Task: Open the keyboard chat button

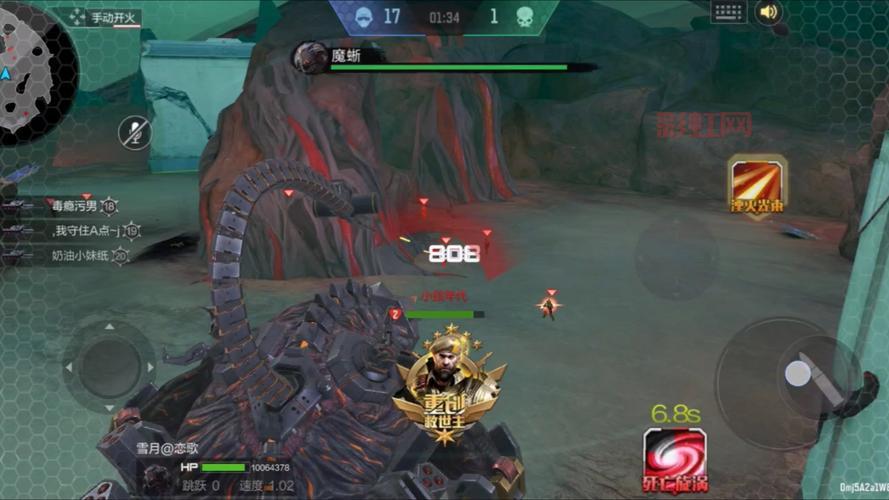Action: (729, 12)
